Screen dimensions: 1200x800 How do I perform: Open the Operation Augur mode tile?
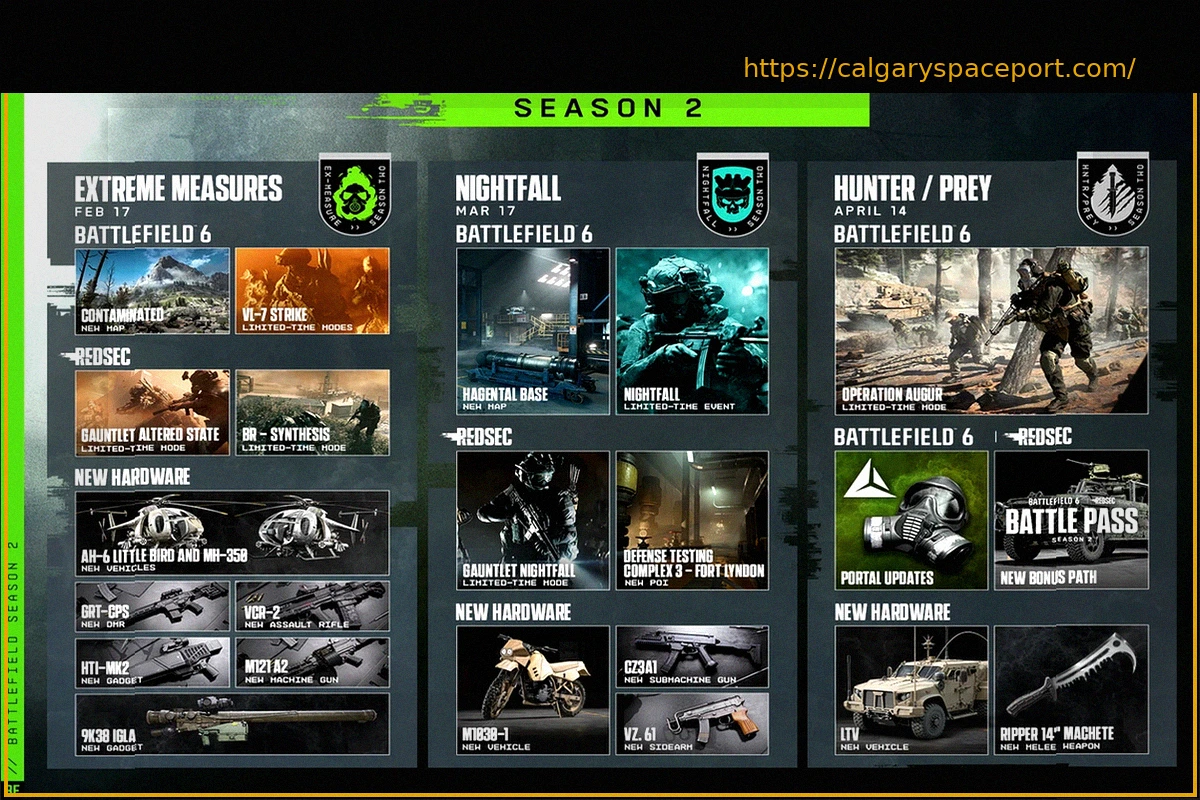click(x=991, y=331)
